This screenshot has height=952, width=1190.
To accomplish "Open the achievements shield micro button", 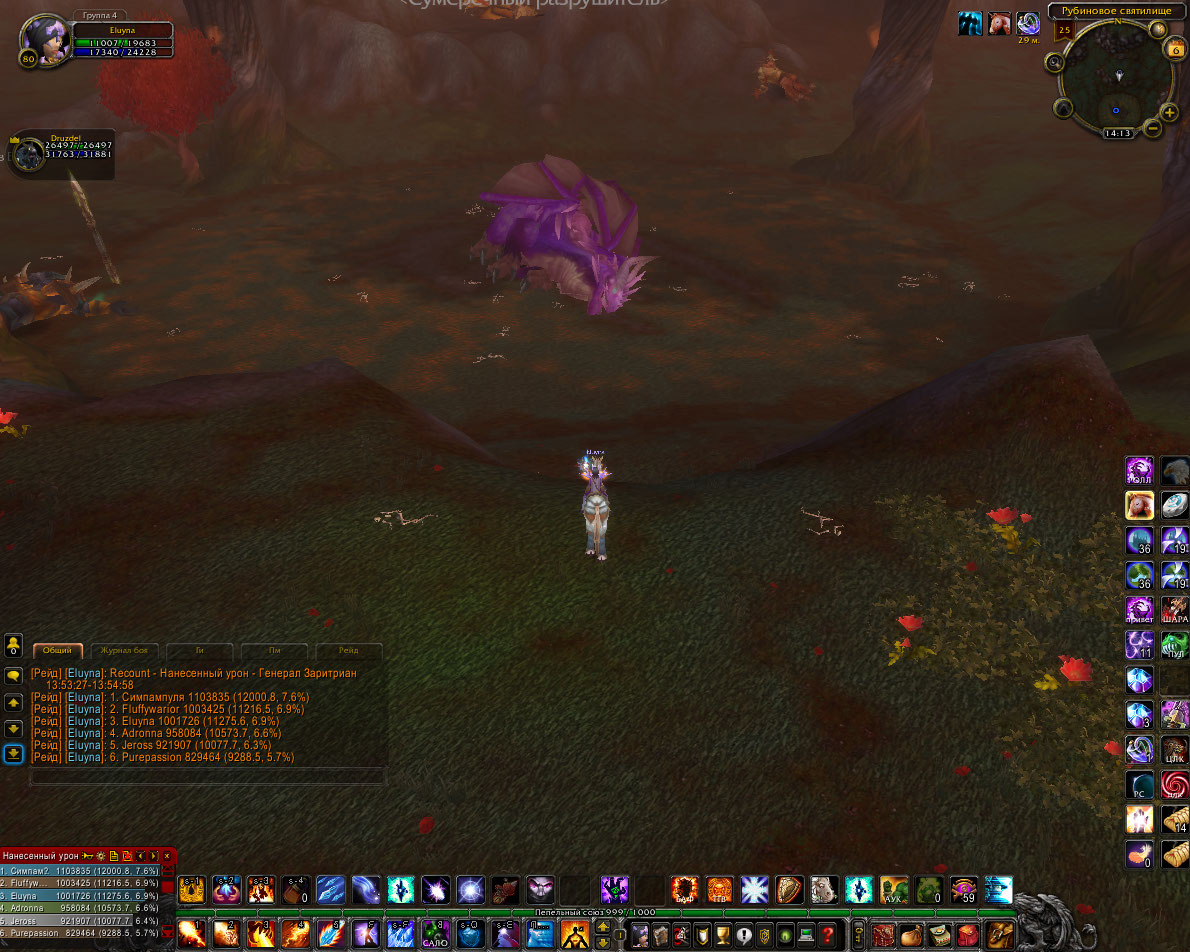I will [700, 935].
